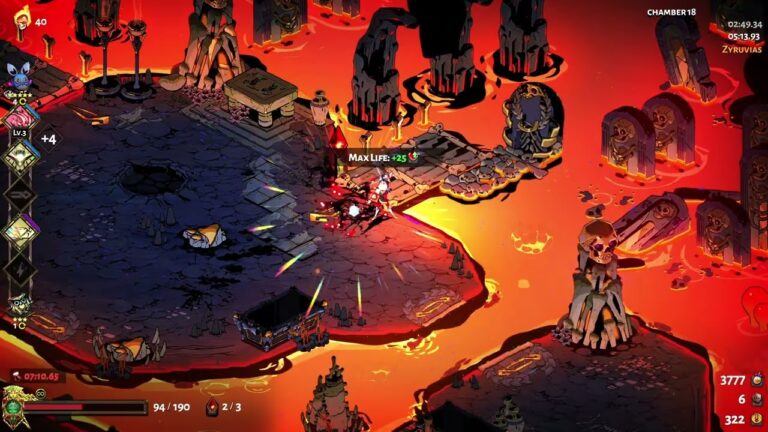Click the golden key icon beside 322
Screen dimensions: 768x432
click(756, 419)
